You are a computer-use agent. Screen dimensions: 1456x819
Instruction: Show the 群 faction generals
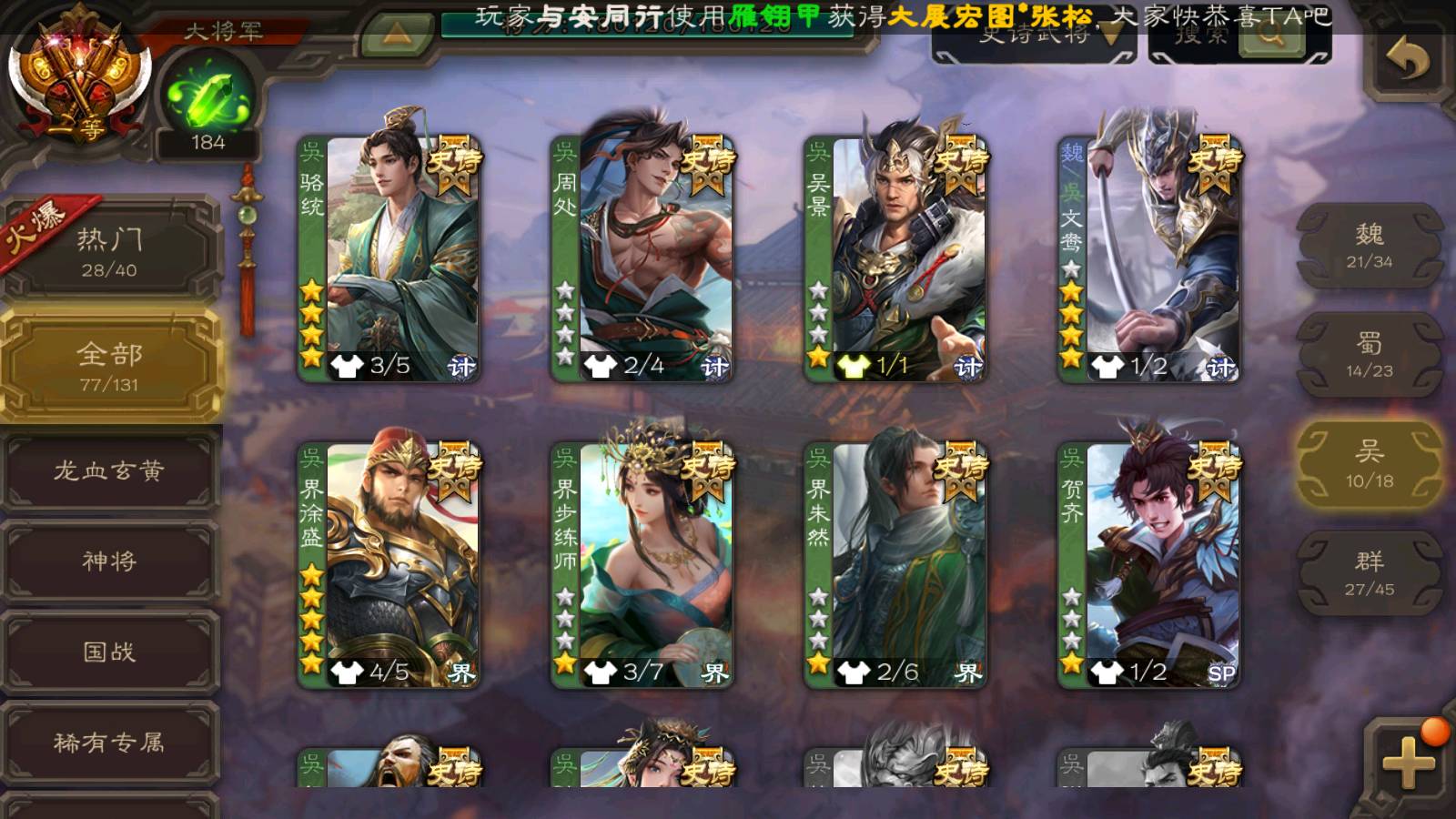pyautogui.click(x=1369, y=573)
